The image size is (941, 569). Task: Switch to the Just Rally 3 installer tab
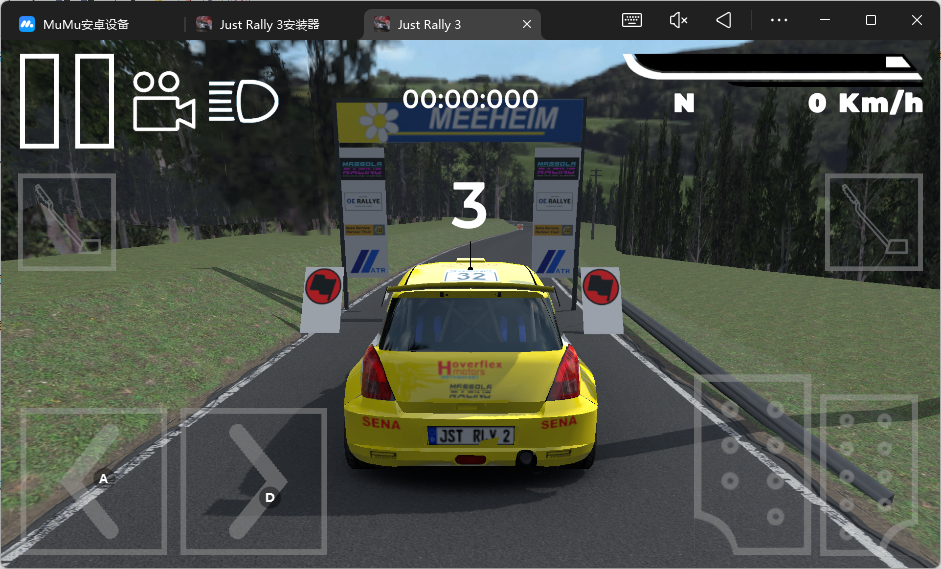(x=270, y=24)
